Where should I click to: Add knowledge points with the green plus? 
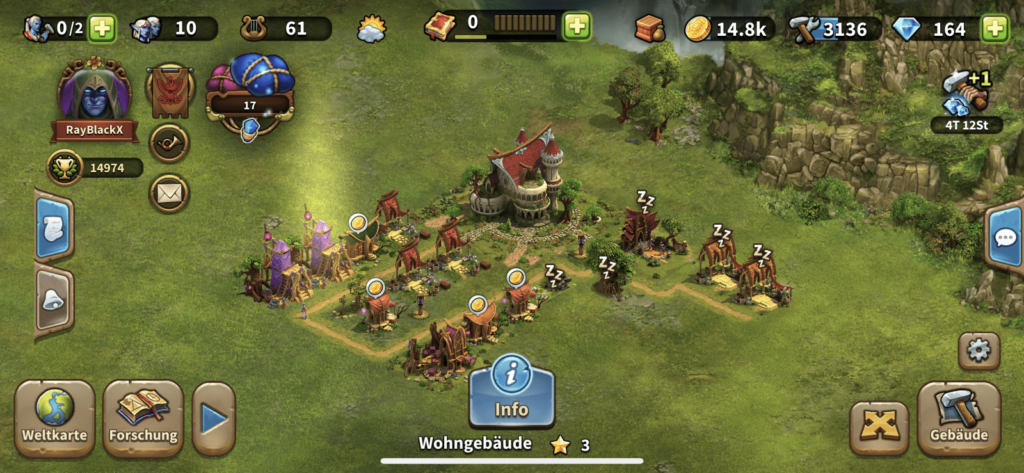tap(577, 26)
